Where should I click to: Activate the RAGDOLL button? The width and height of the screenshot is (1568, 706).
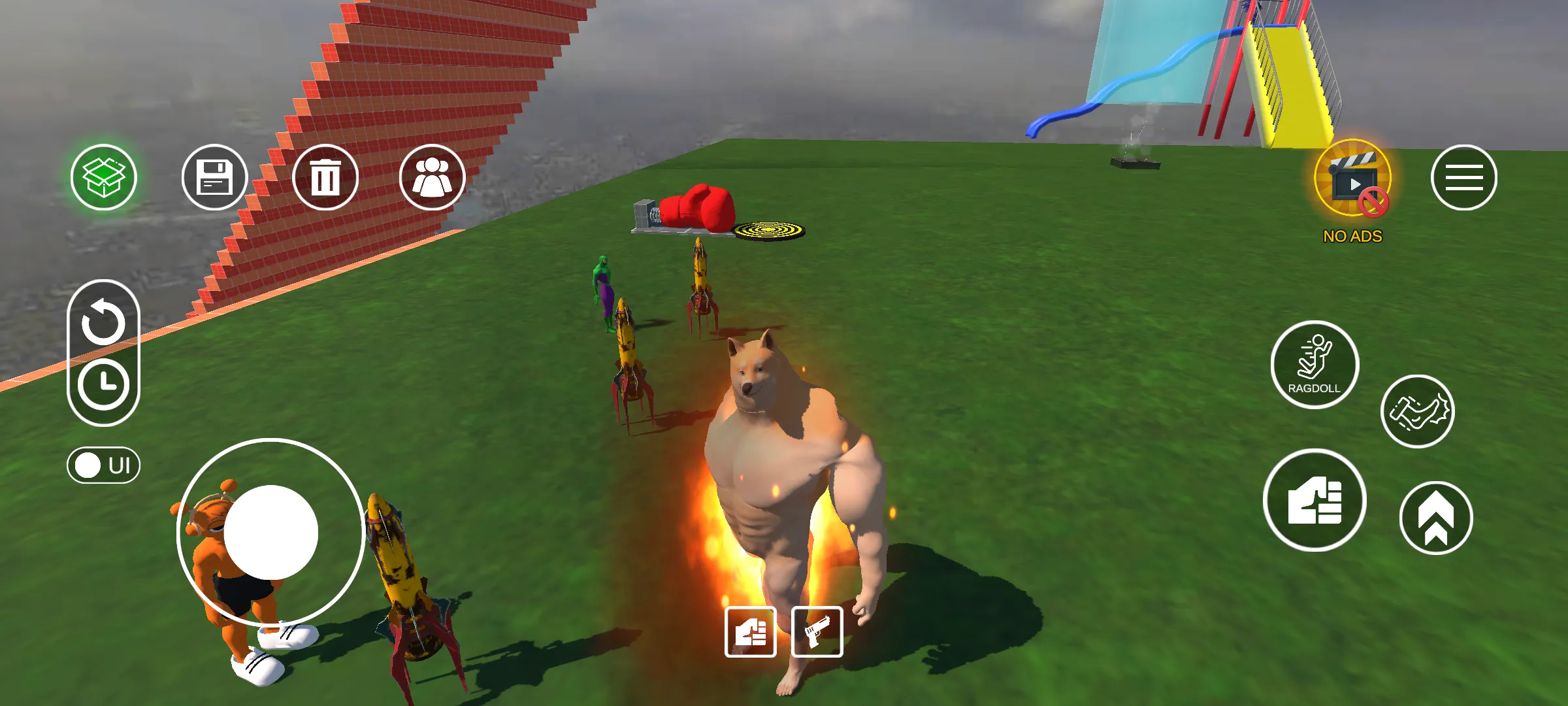[x=1315, y=365]
